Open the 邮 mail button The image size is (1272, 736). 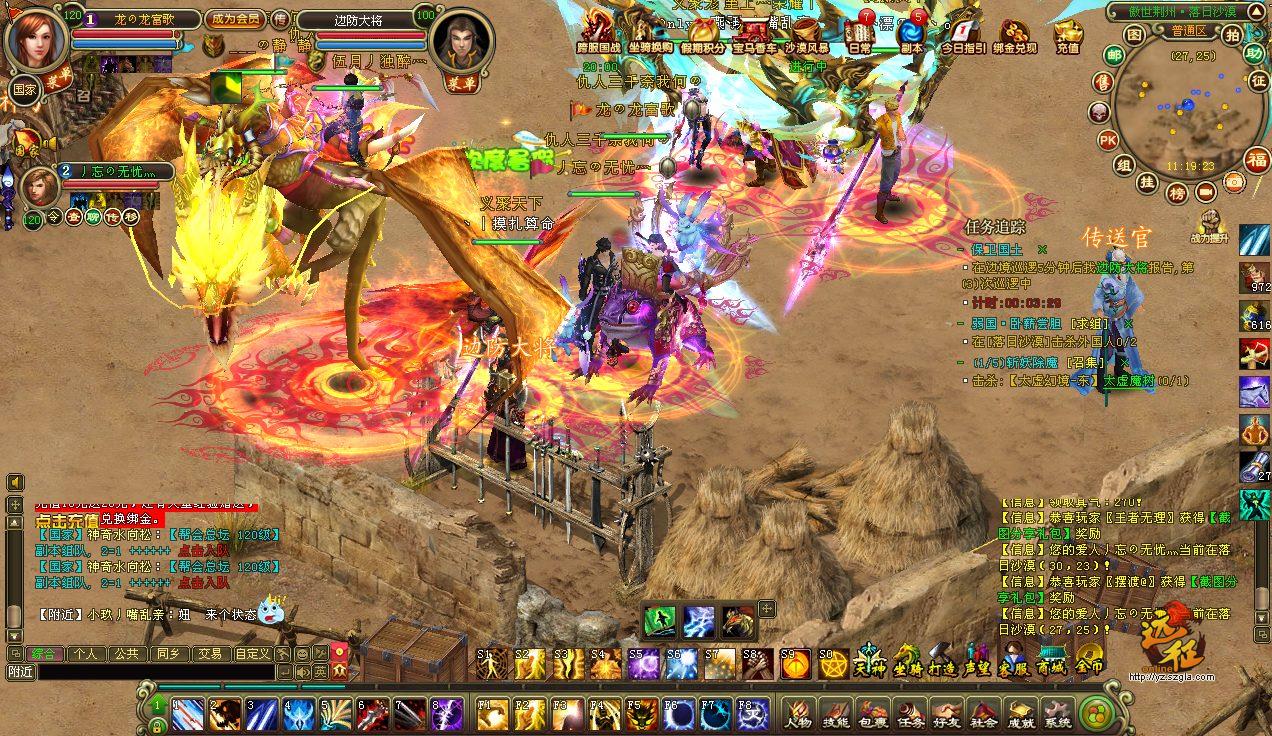click(x=1114, y=55)
